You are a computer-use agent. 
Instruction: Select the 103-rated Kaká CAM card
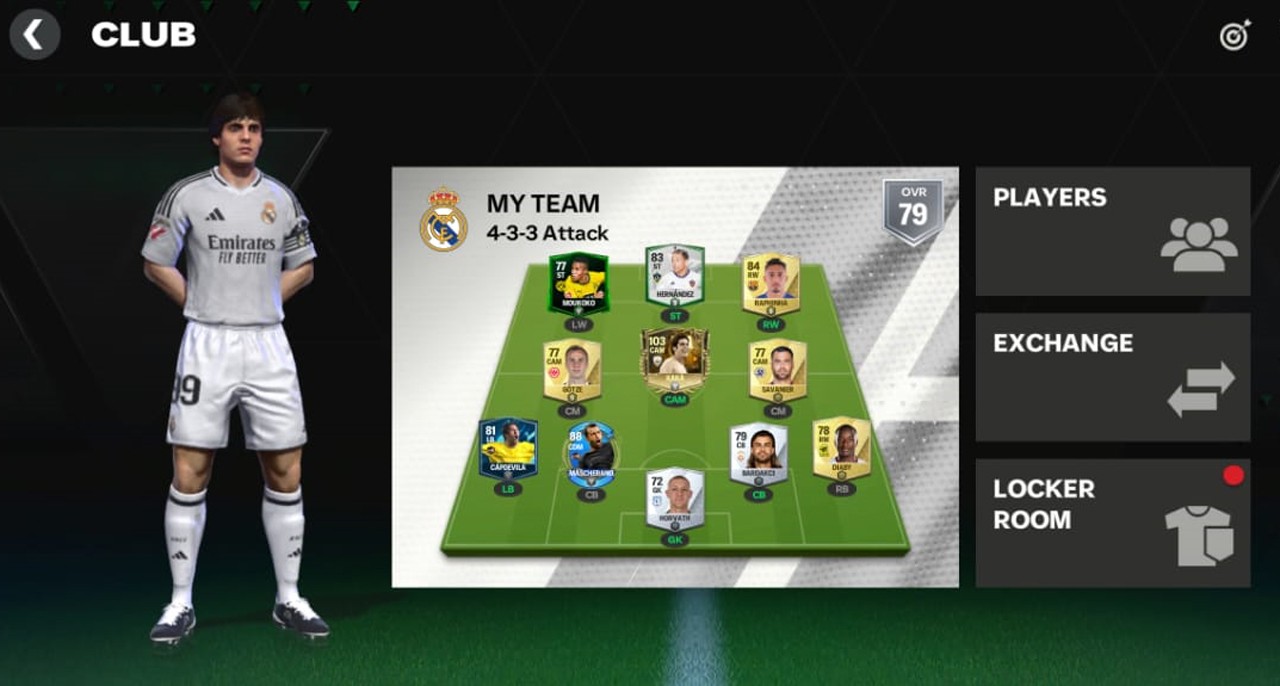[x=675, y=360]
